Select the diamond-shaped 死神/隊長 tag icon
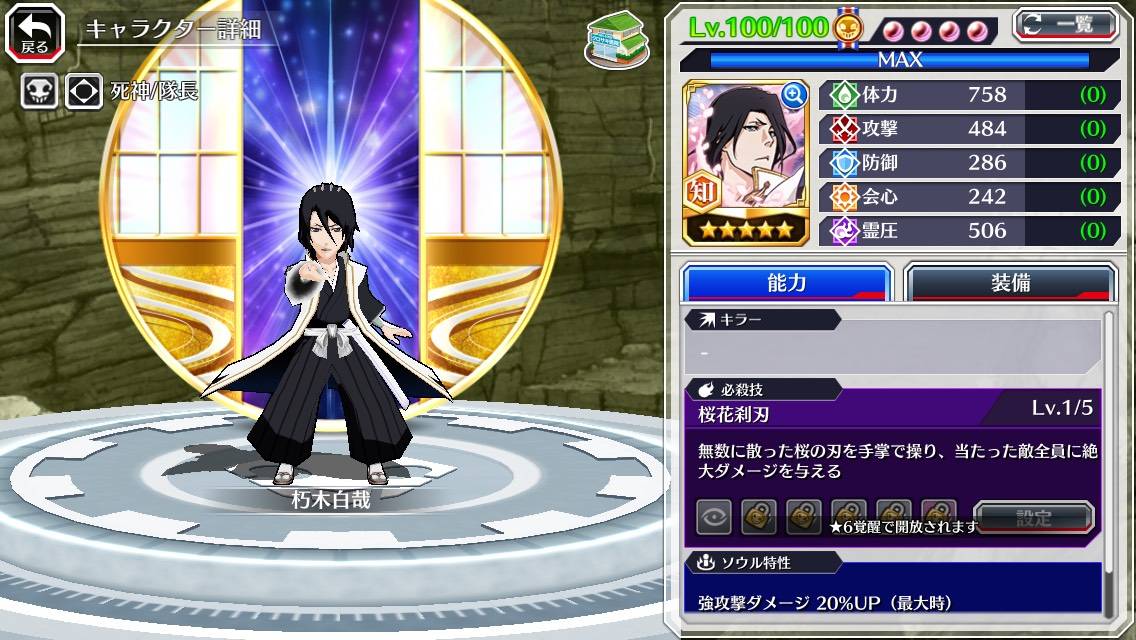Viewport: 1136px width, 640px height. point(84,91)
